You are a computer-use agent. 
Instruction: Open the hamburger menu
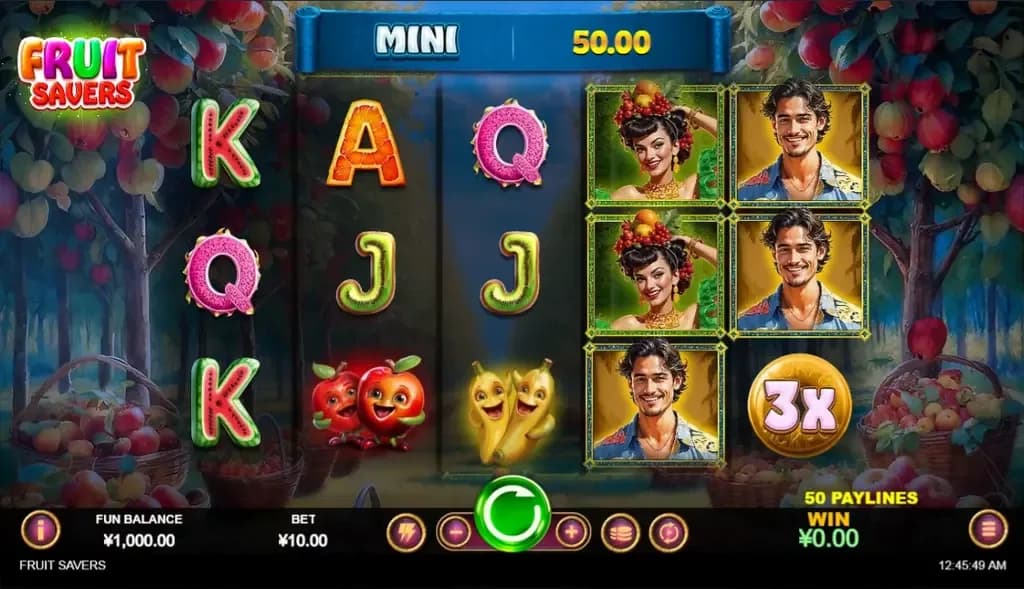[987, 529]
